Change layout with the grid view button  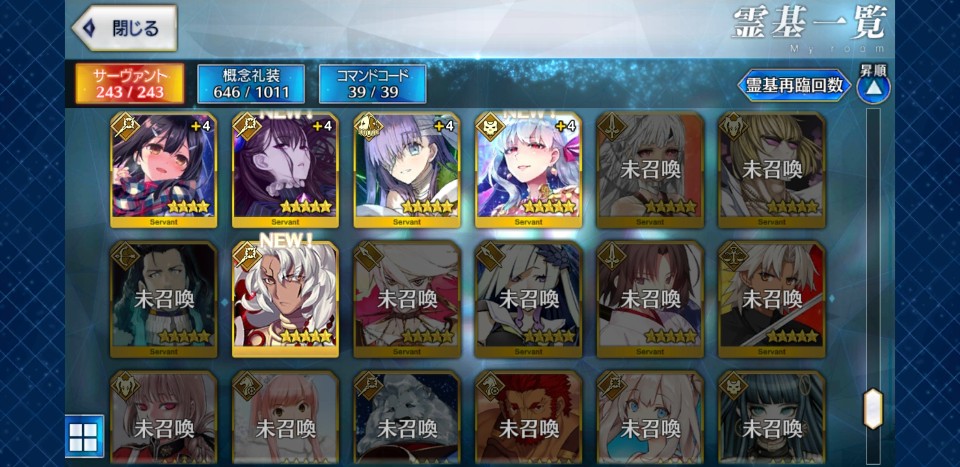[83, 436]
